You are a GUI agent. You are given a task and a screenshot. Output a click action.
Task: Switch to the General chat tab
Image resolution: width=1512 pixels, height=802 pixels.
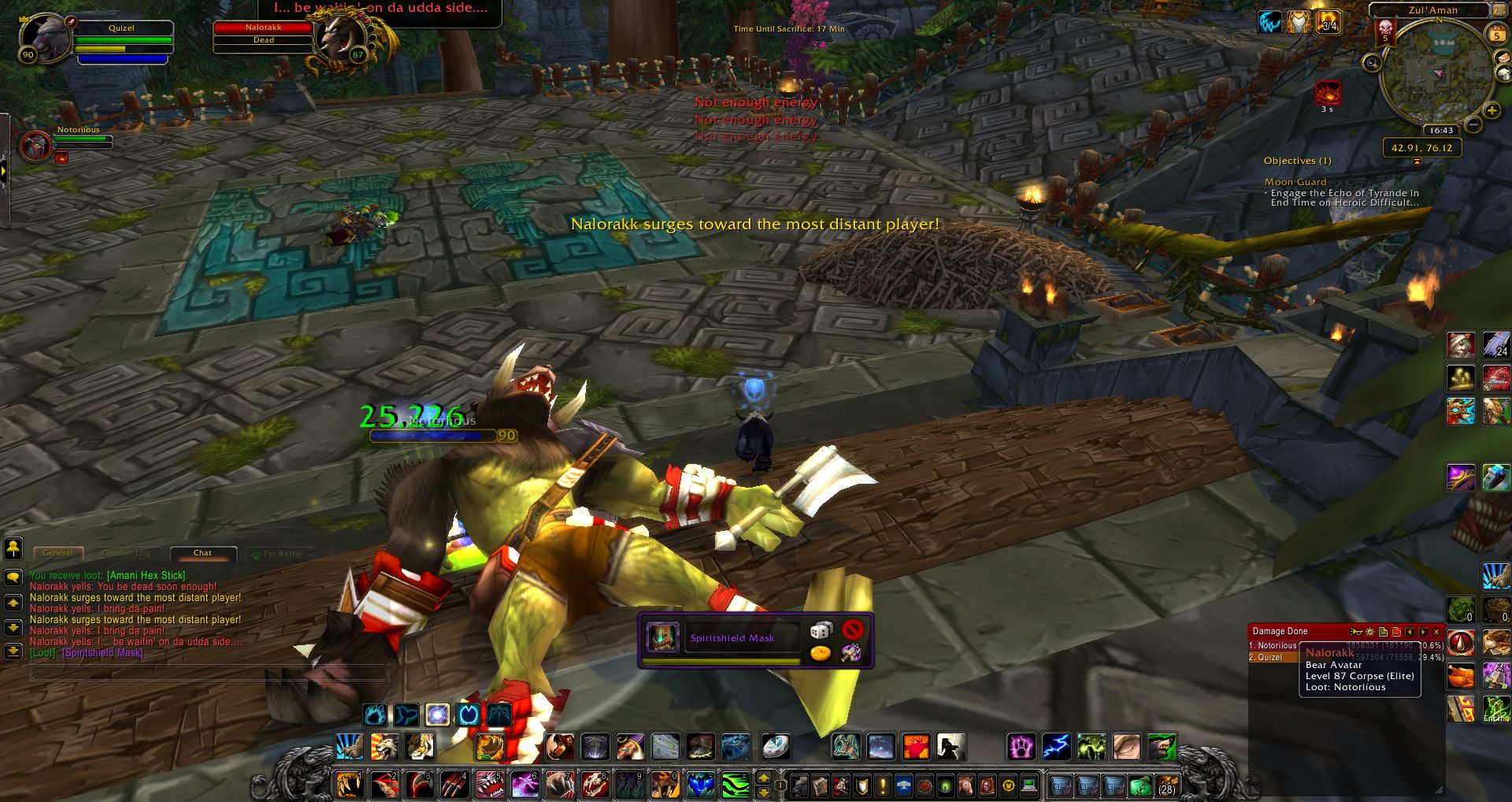[x=57, y=553]
